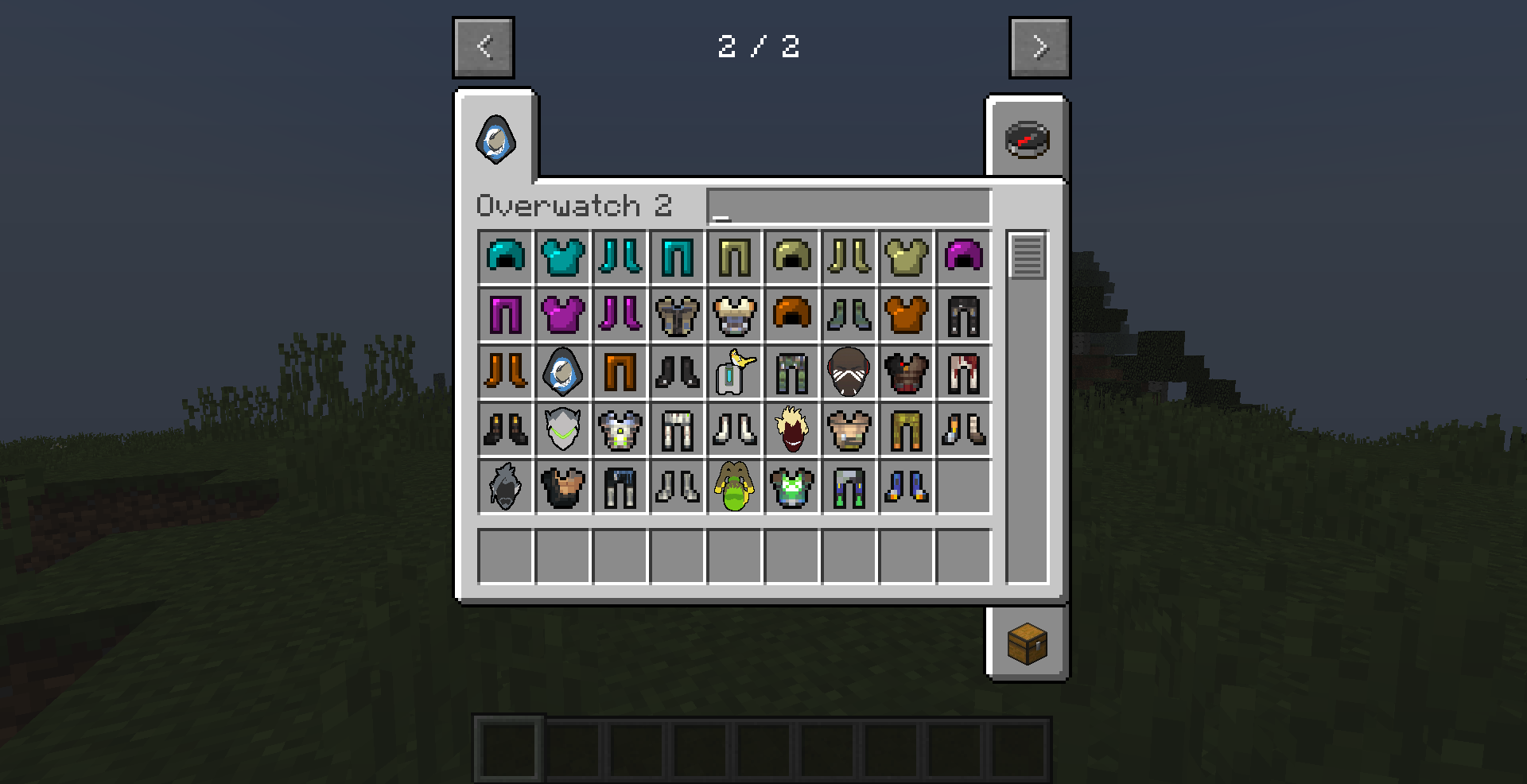The width and height of the screenshot is (1527, 784).
Task: Toggle the chest inventory view icon
Action: [1028, 644]
